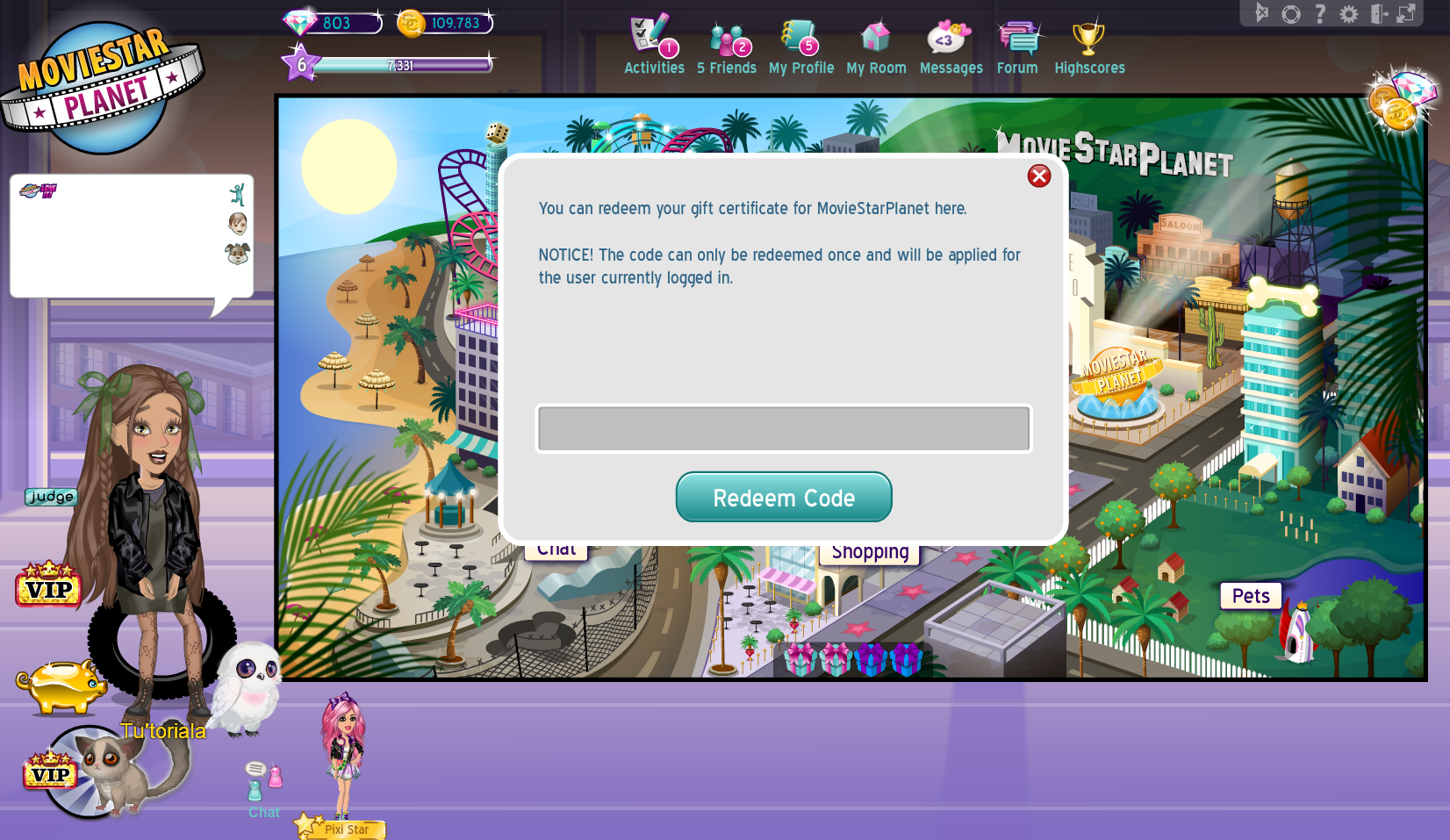Viewport: 1450px width, 840px height.
Task: View the Highscores trophy
Action: pyautogui.click(x=1089, y=39)
